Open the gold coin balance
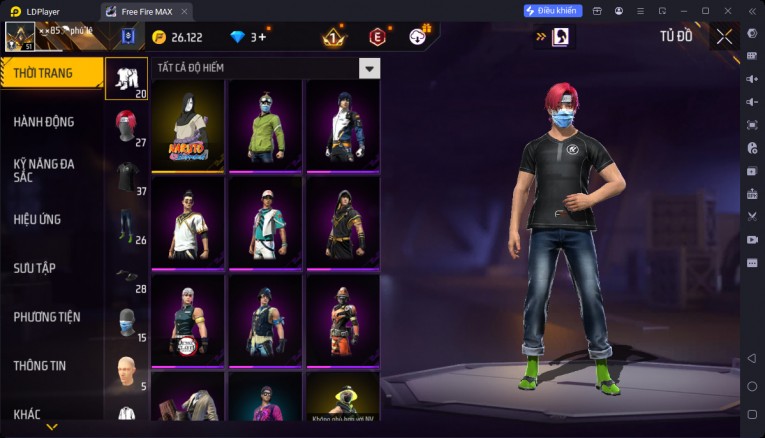765x438 pixels. point(178,37)
